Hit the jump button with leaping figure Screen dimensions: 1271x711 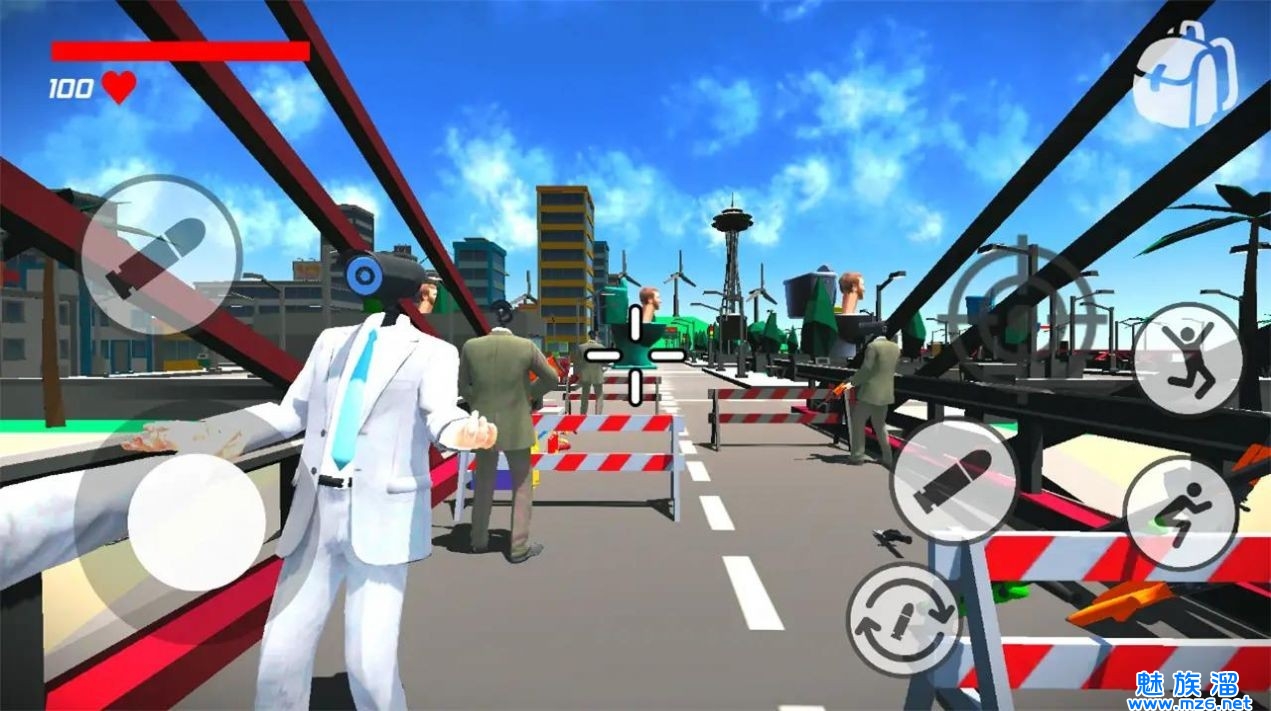tap(1188, 358)
